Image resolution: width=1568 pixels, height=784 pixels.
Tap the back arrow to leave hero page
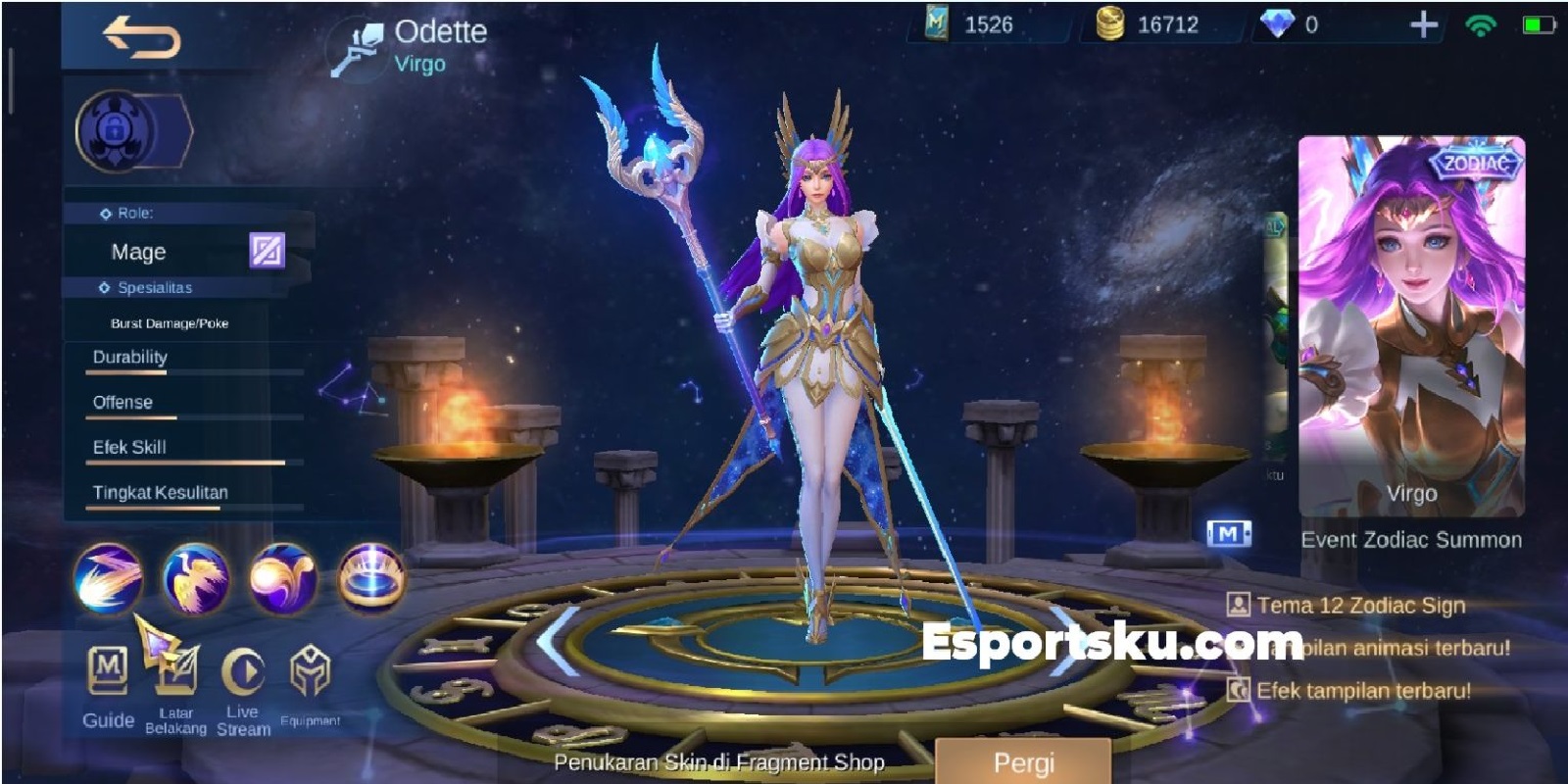(x=139, y=37)
